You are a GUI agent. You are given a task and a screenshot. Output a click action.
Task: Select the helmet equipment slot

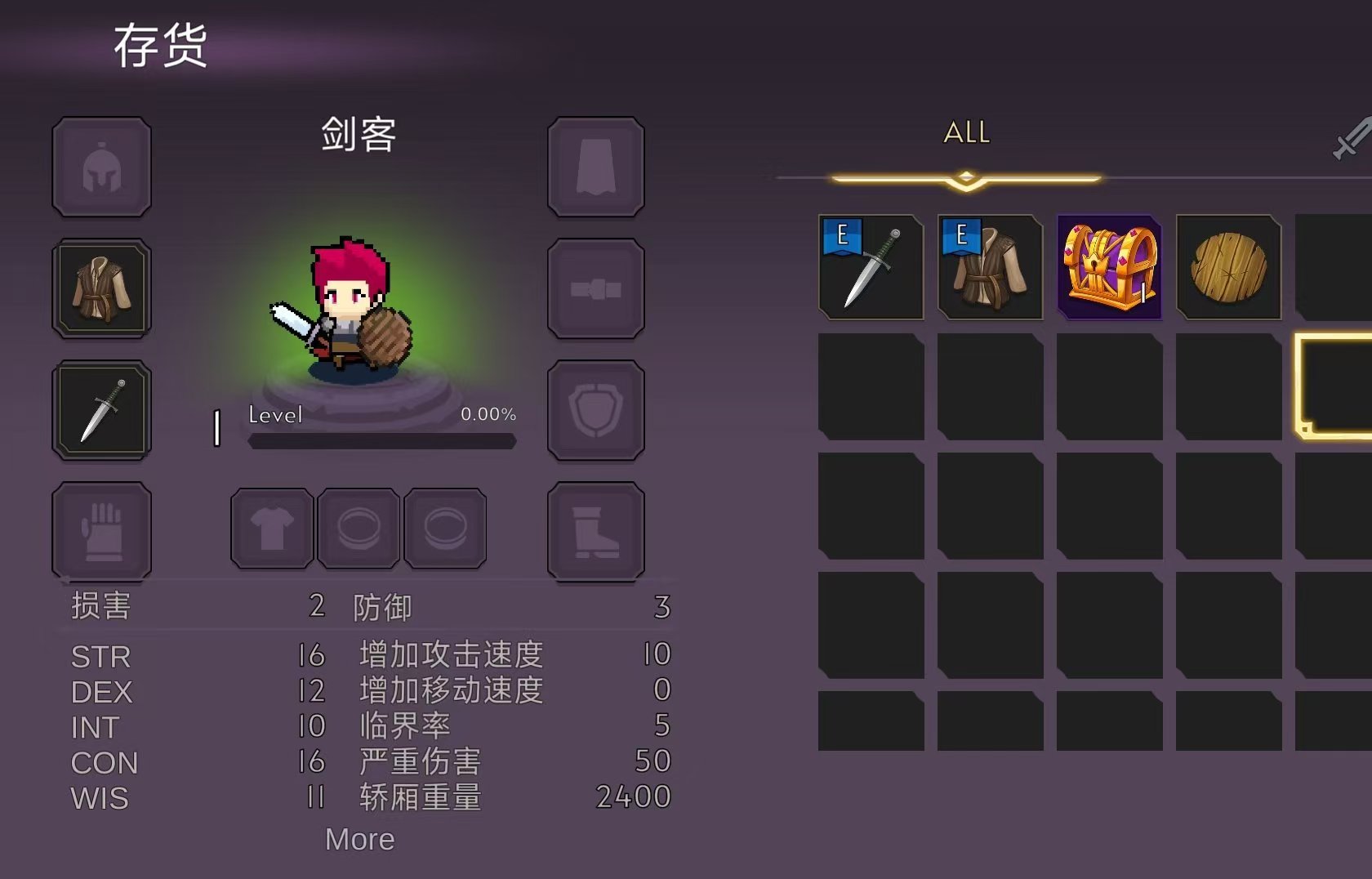(x=100, y=166)
